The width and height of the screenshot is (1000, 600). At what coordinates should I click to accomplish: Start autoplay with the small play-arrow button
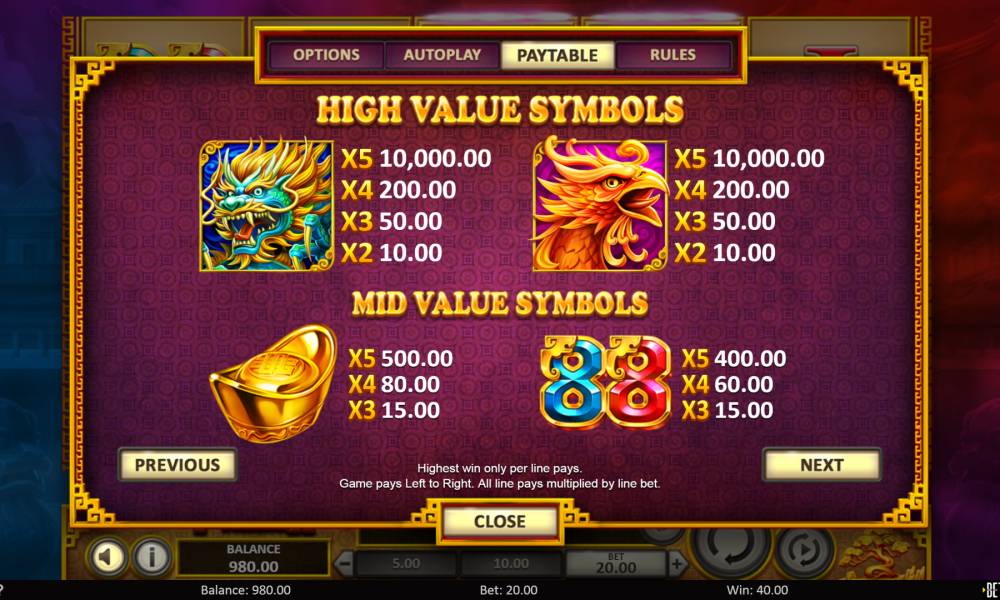pyautogui.click(x=805, y=551)
